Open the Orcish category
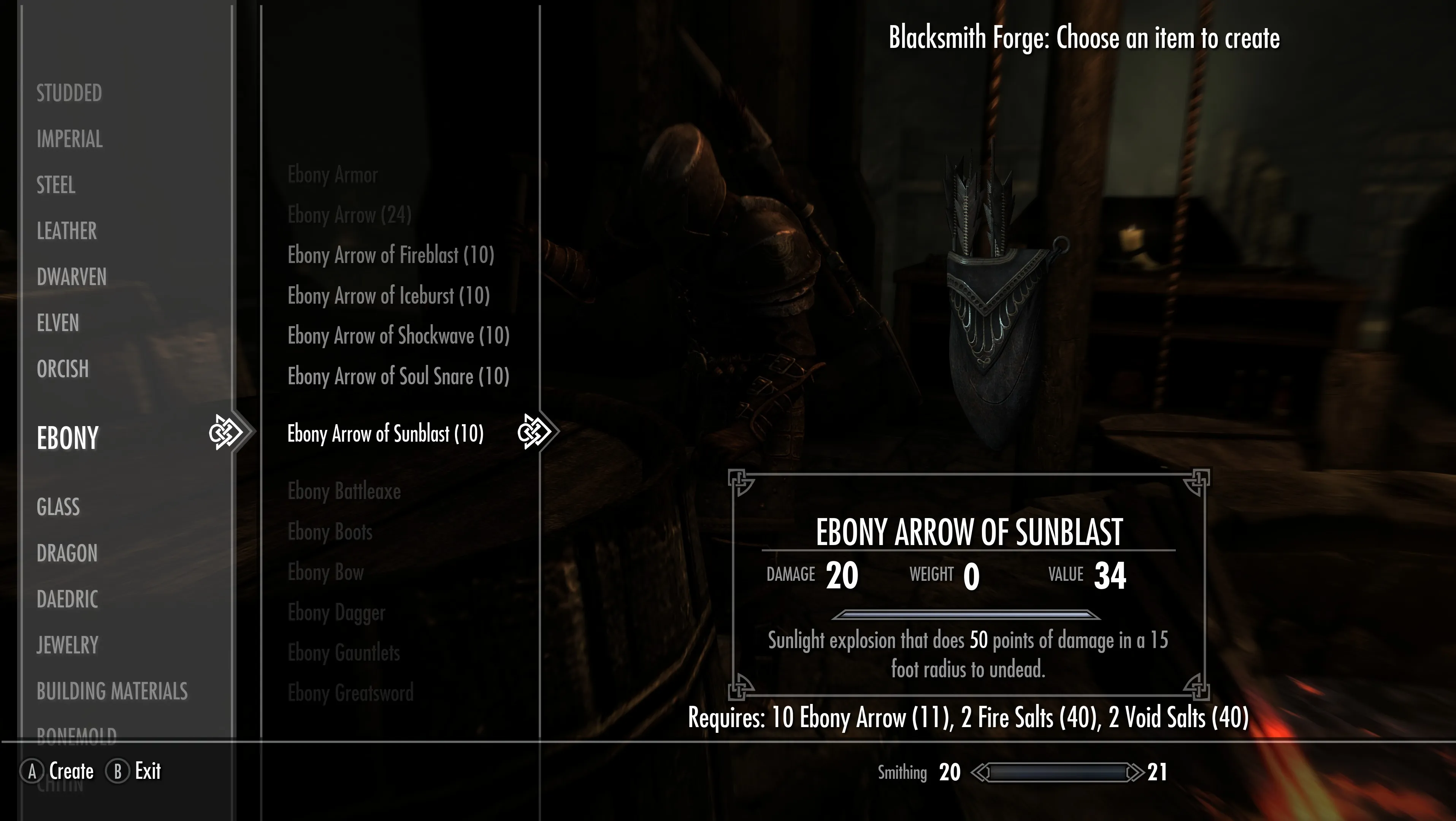 pos(63,369)
